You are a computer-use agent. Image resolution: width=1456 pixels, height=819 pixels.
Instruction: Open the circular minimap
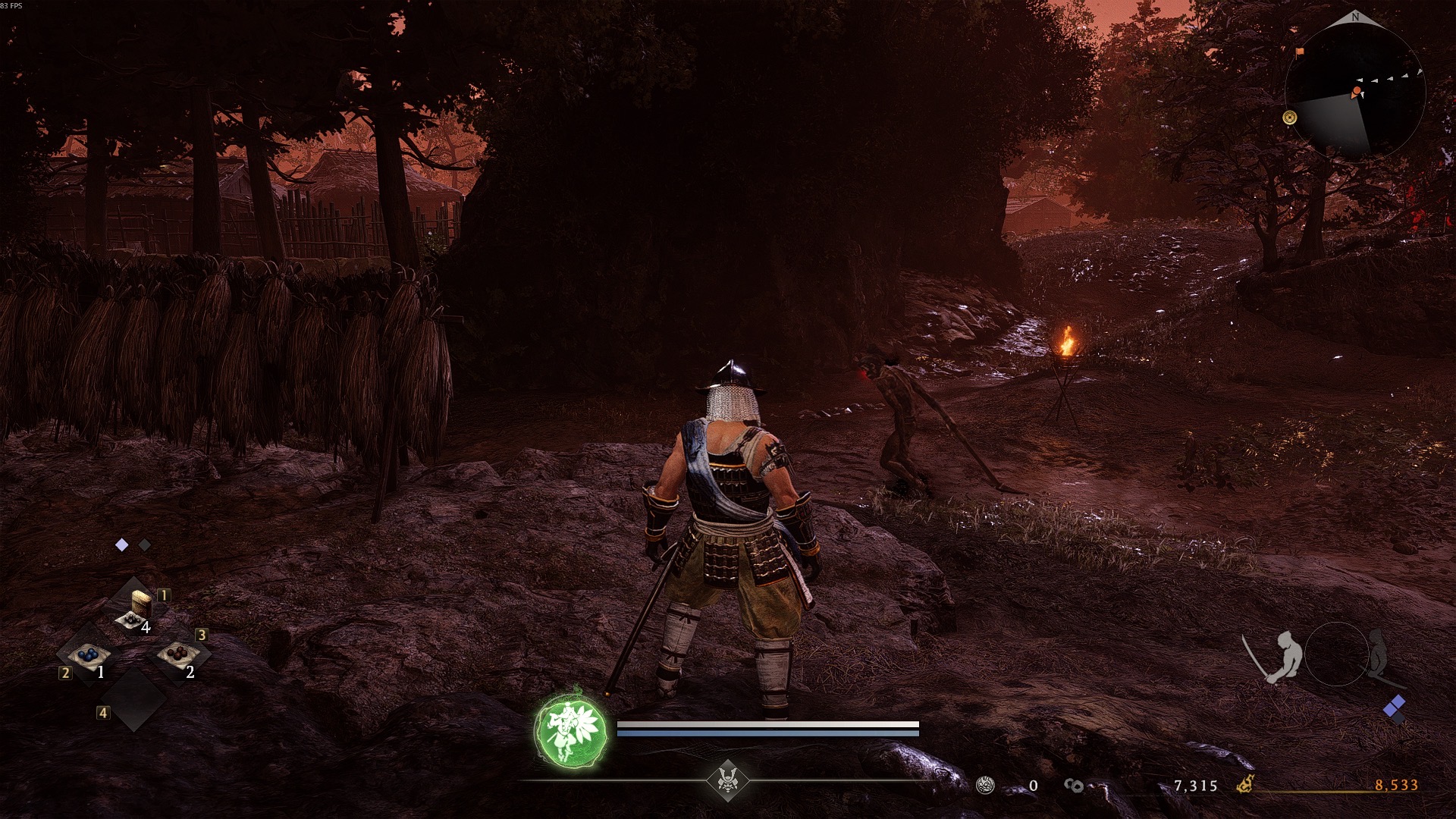click(1354, 89)
